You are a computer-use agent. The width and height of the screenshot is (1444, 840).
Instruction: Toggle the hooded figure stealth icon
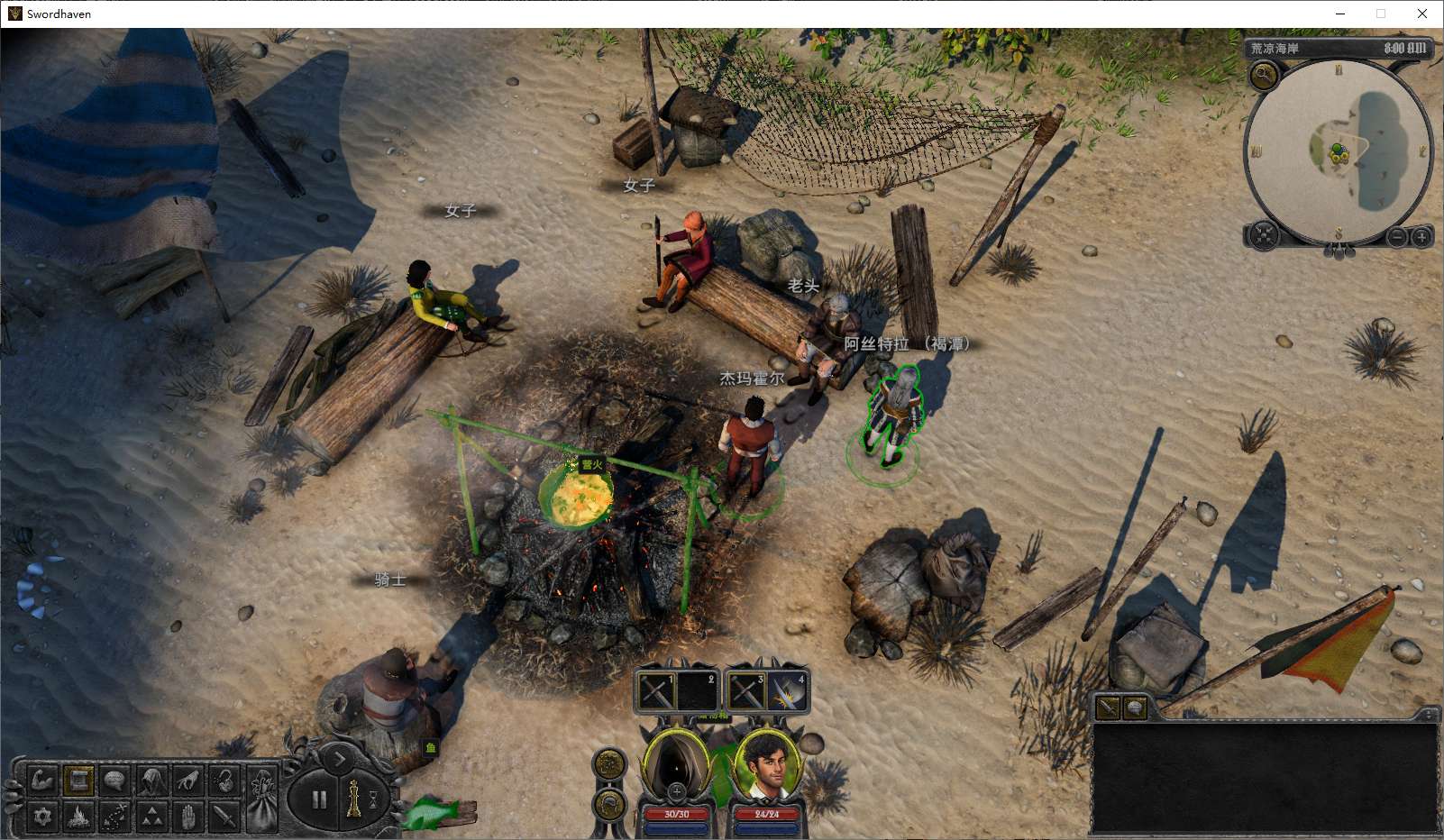[x=151, y=780]
